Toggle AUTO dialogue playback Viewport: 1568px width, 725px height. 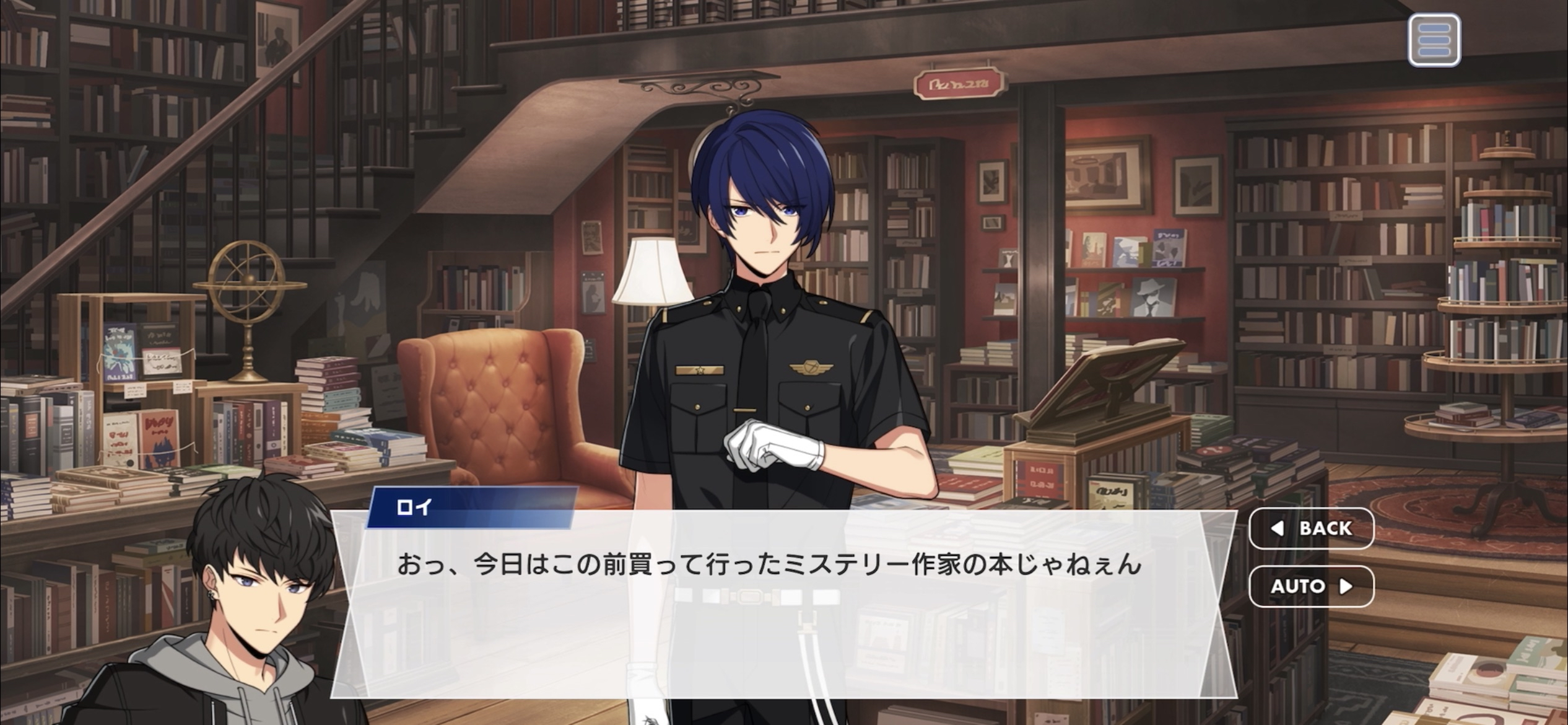coord(1311,586)
